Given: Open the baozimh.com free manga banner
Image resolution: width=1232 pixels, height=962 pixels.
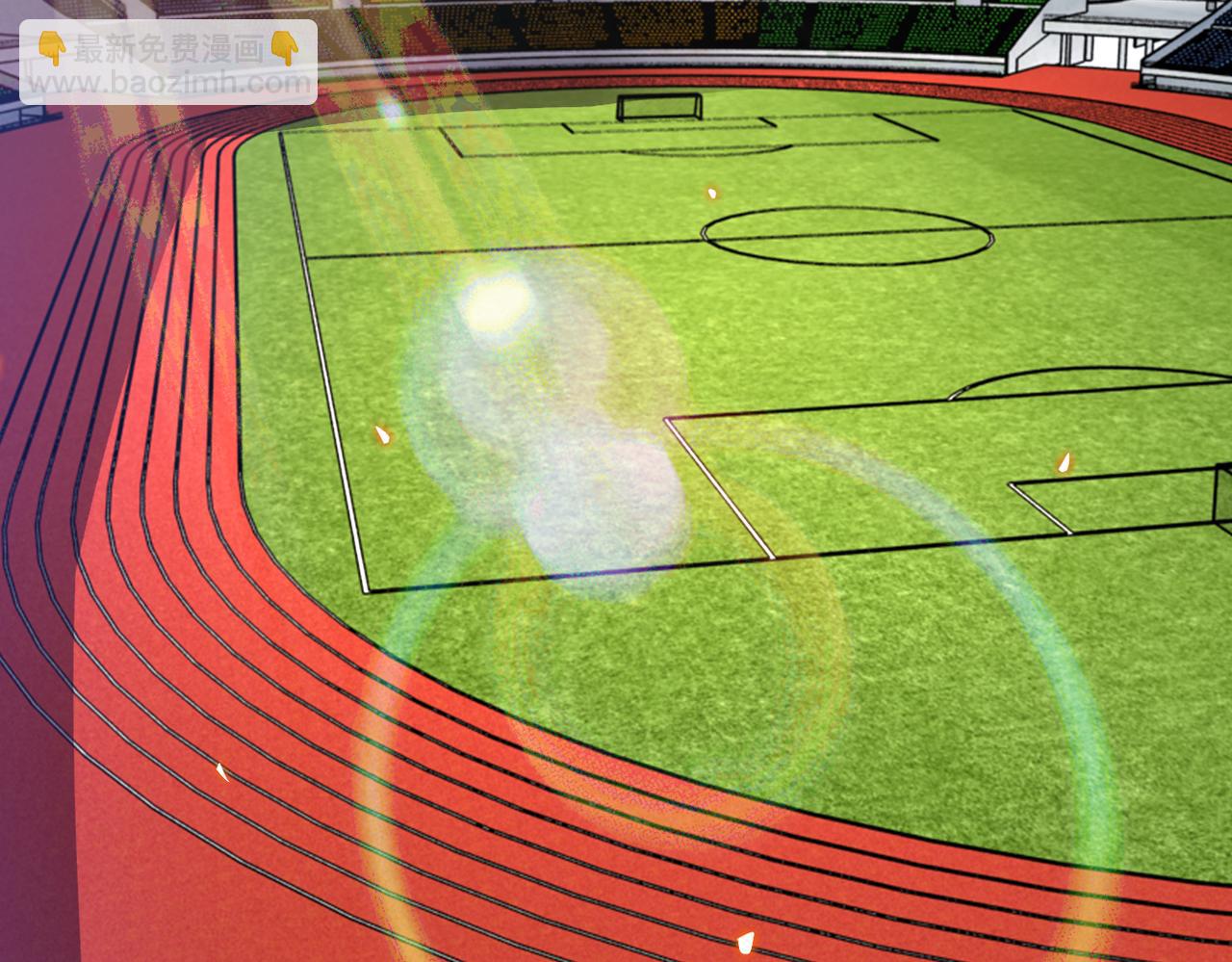Looking at the screenshot, I should click(168, 63).
